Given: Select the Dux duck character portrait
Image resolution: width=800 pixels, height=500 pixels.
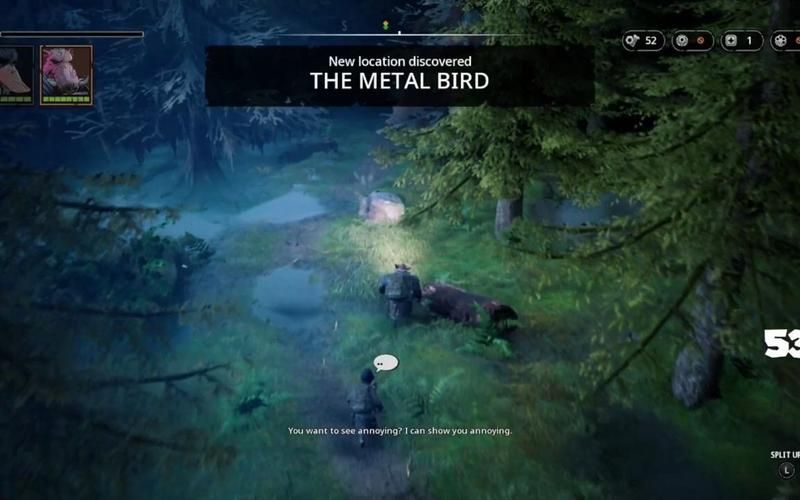Looking at the screenshot, I should click(15, 72).
